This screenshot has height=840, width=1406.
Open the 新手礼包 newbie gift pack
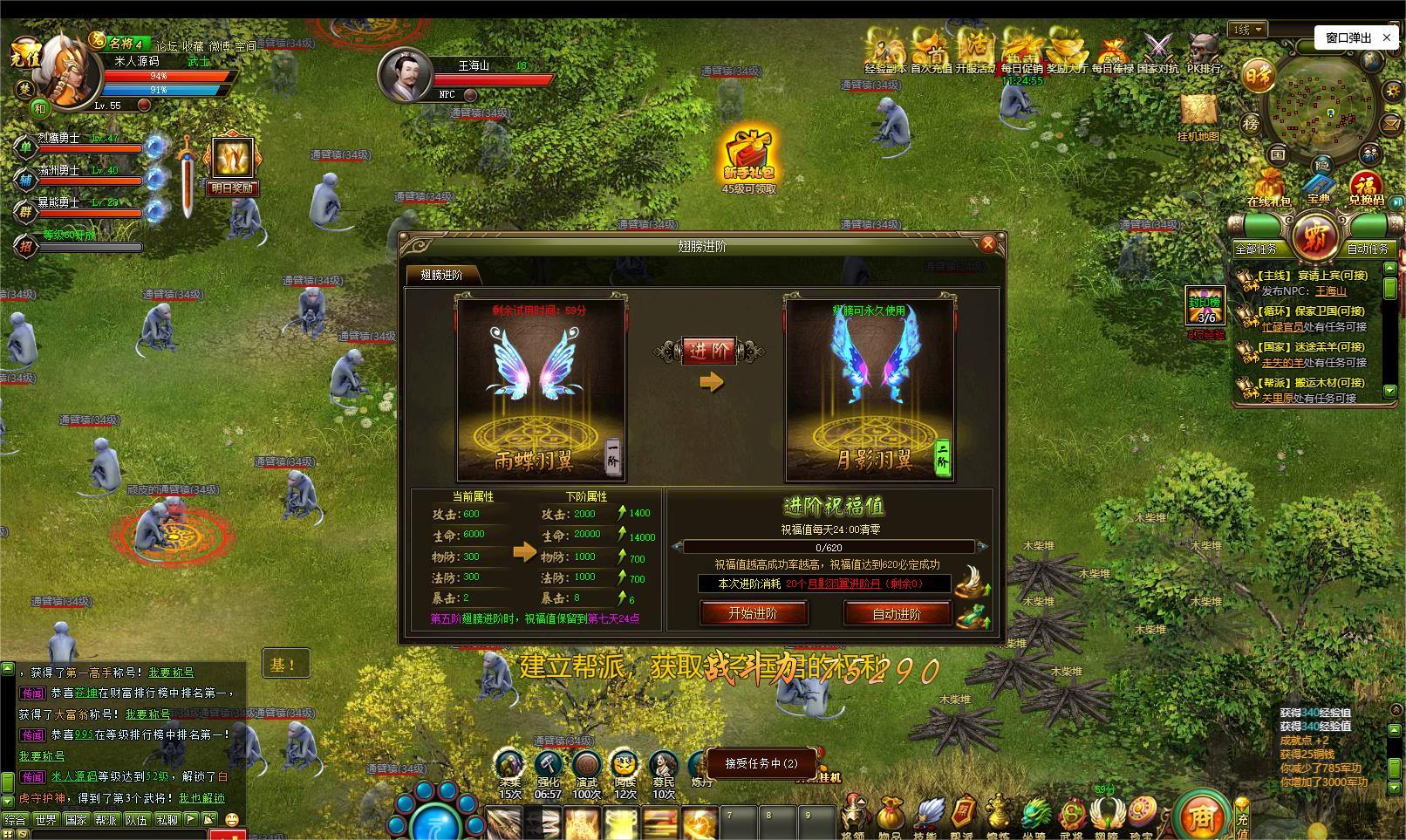[748, 155]
